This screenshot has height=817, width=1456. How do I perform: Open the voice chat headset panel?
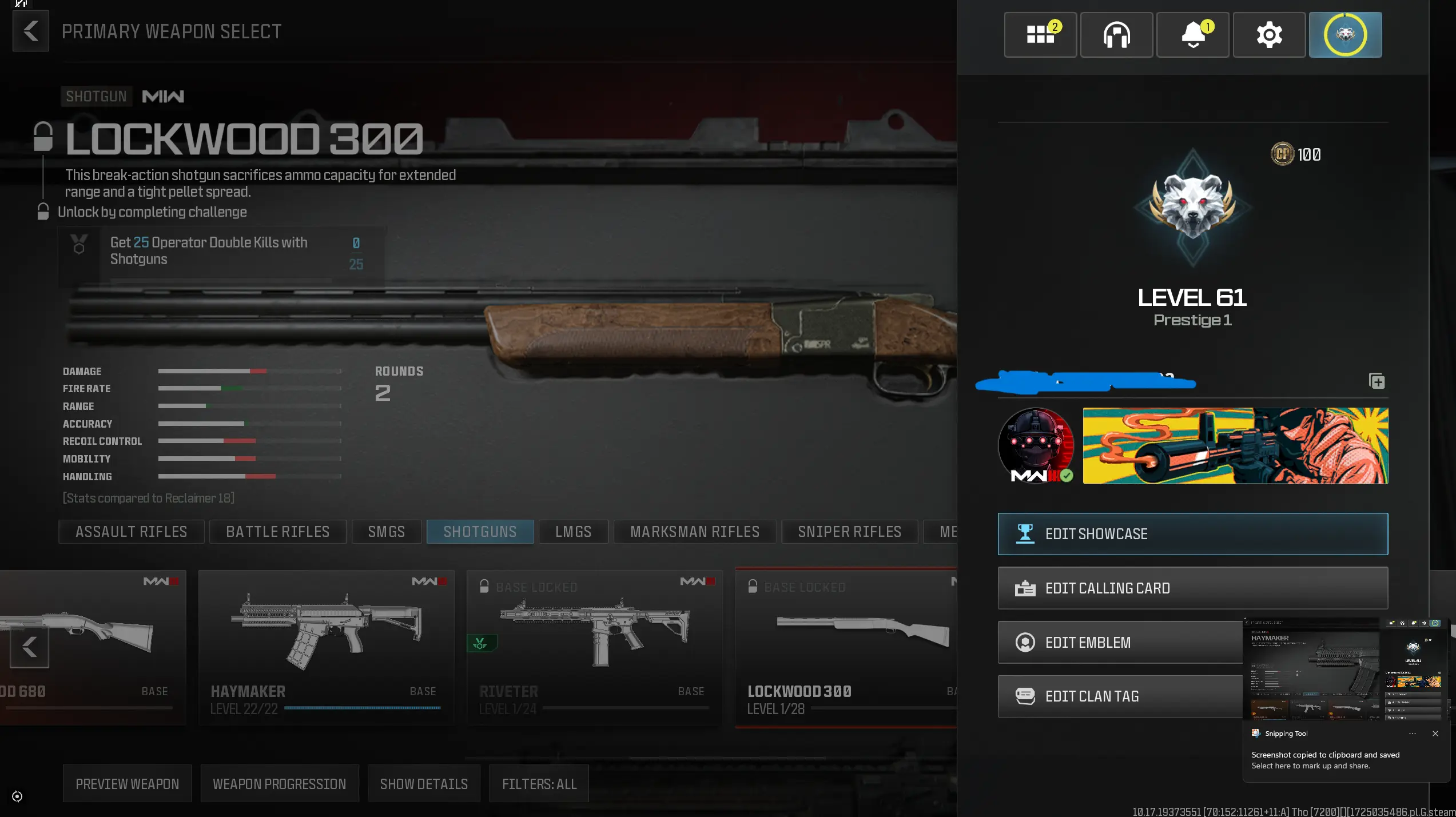(1116, 35)
